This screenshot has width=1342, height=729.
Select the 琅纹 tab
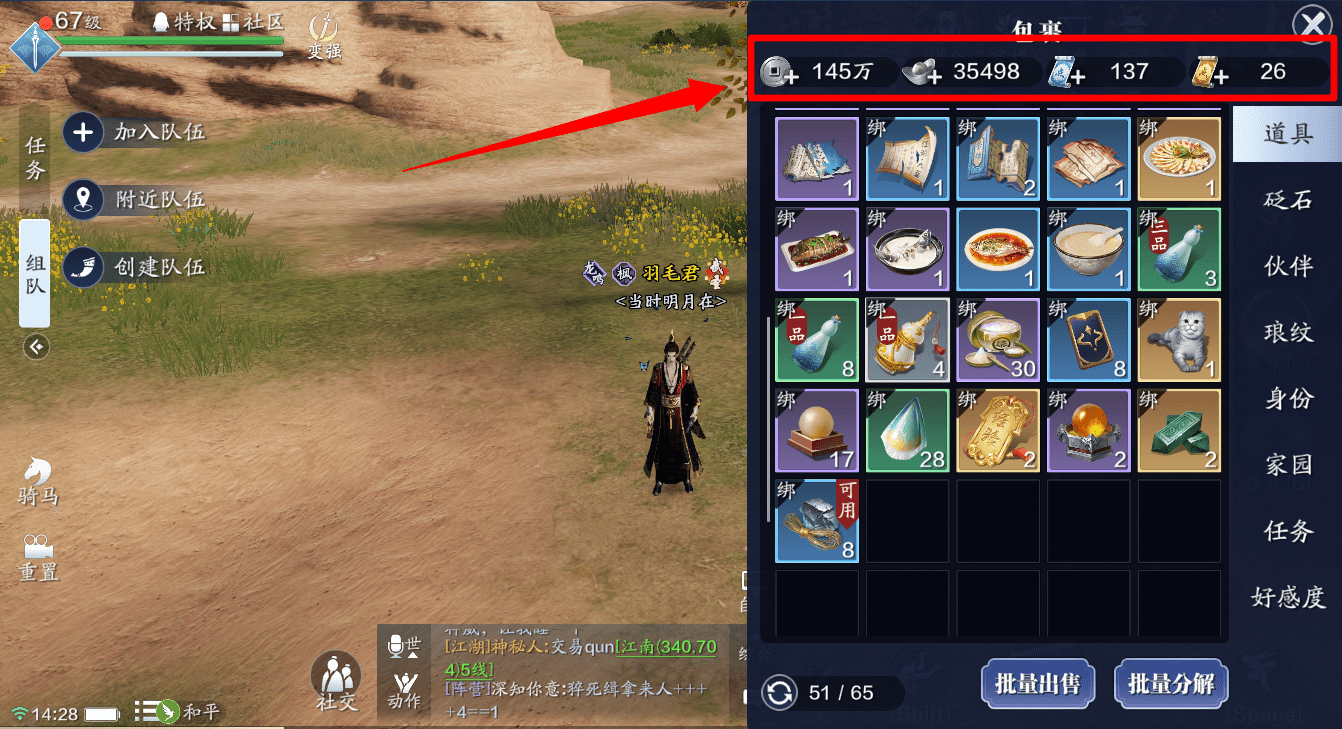[1287, 332]
